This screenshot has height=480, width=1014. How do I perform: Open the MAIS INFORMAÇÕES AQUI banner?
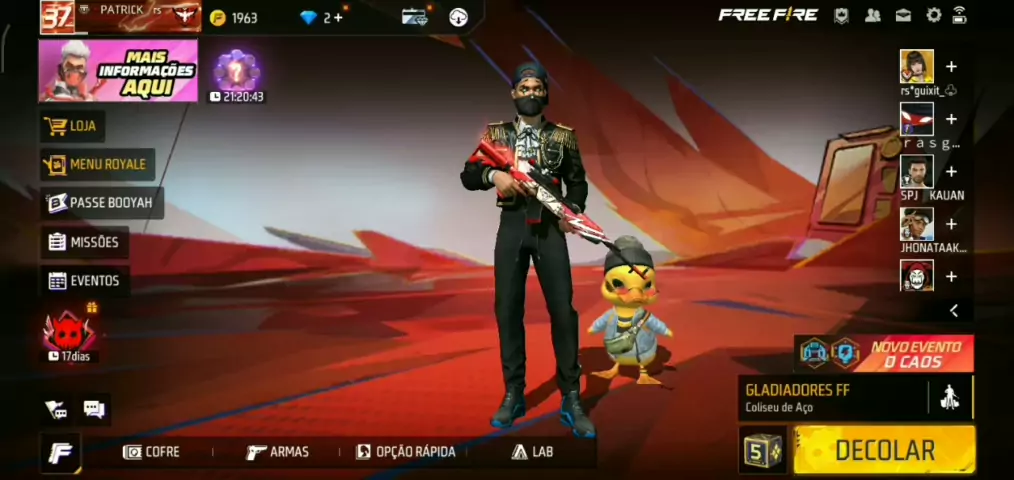118,71
